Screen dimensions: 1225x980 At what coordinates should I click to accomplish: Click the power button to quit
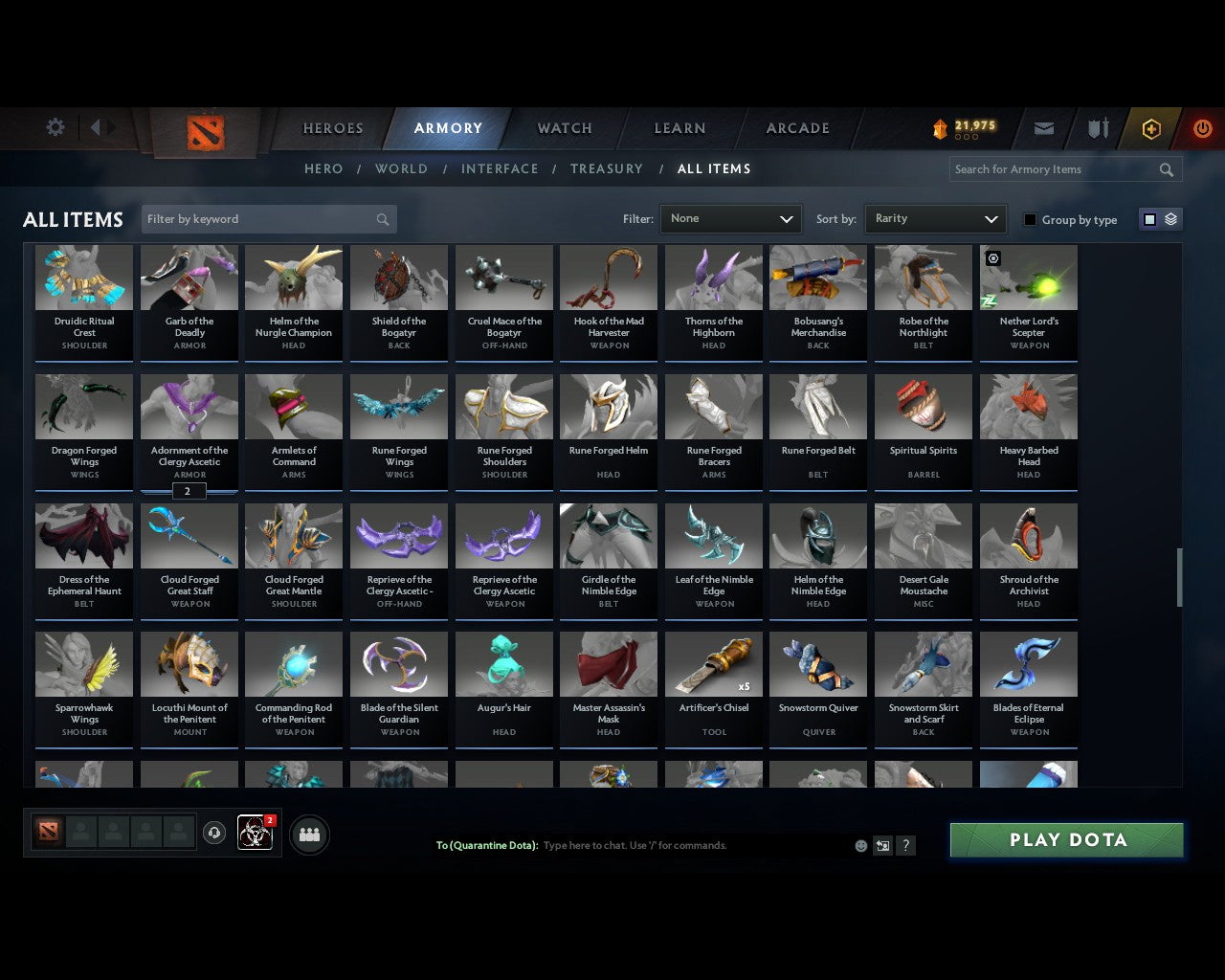(x=1203, y=128)
